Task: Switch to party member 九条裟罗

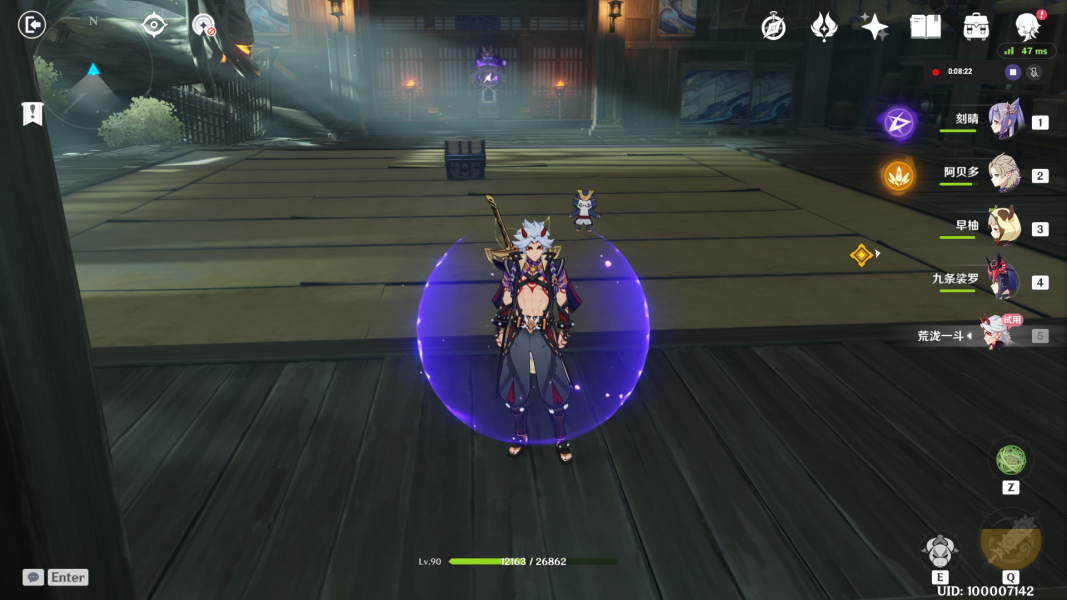Action: [x=1002, y=281]
